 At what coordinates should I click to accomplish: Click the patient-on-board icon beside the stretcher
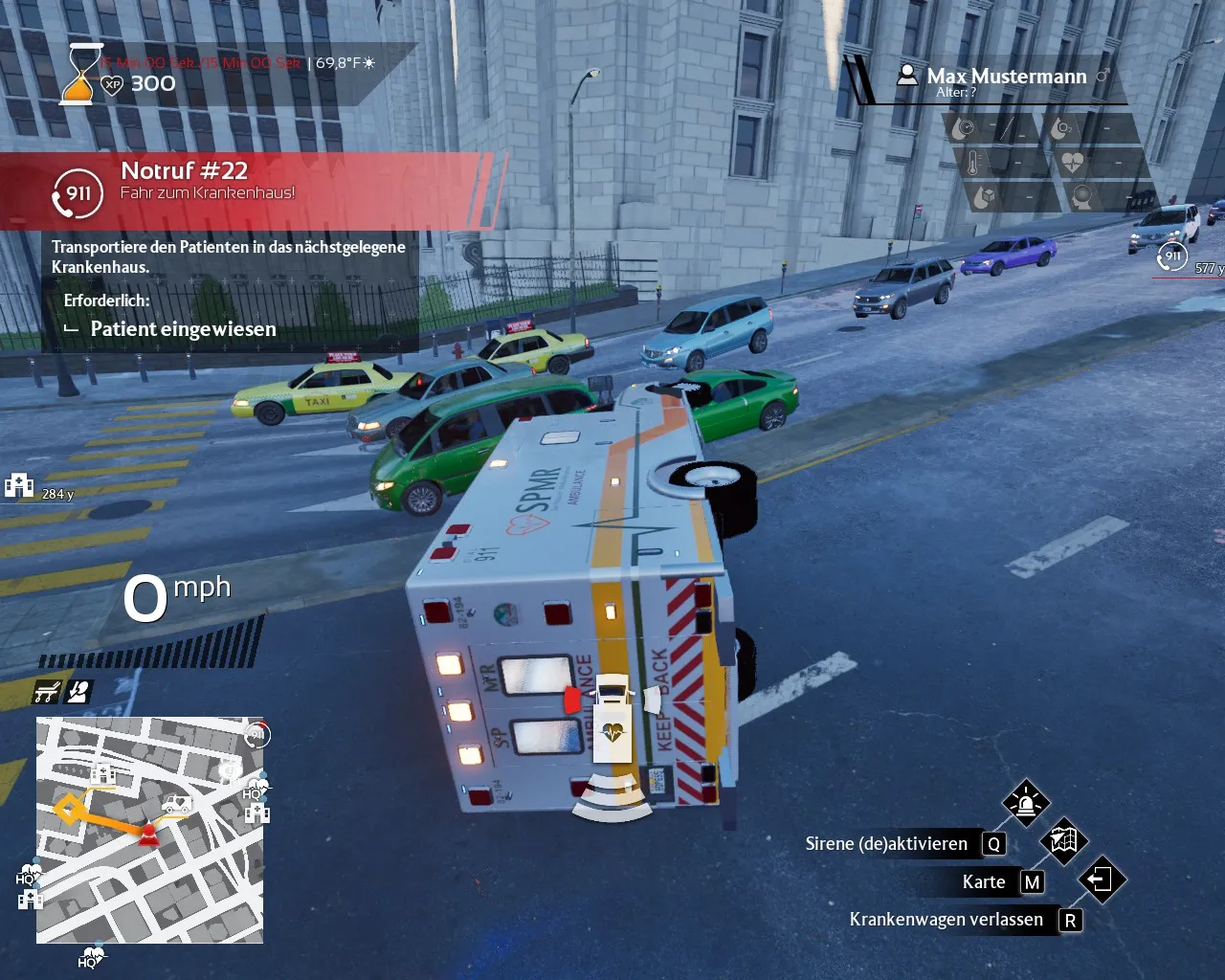78,692
